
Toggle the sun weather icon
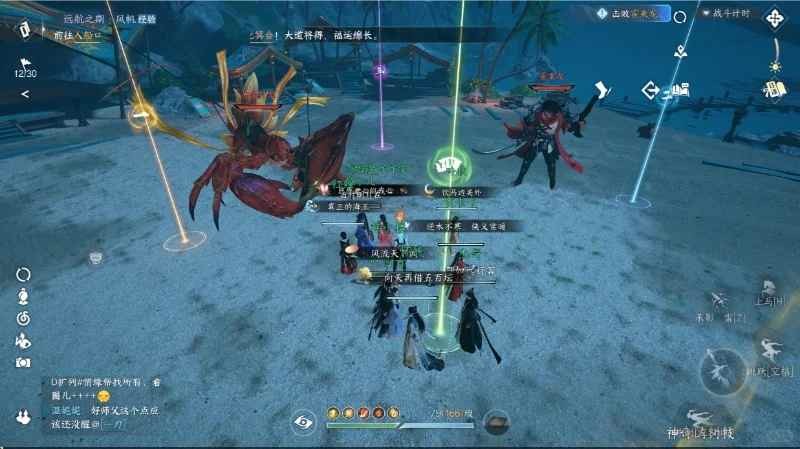774,66
